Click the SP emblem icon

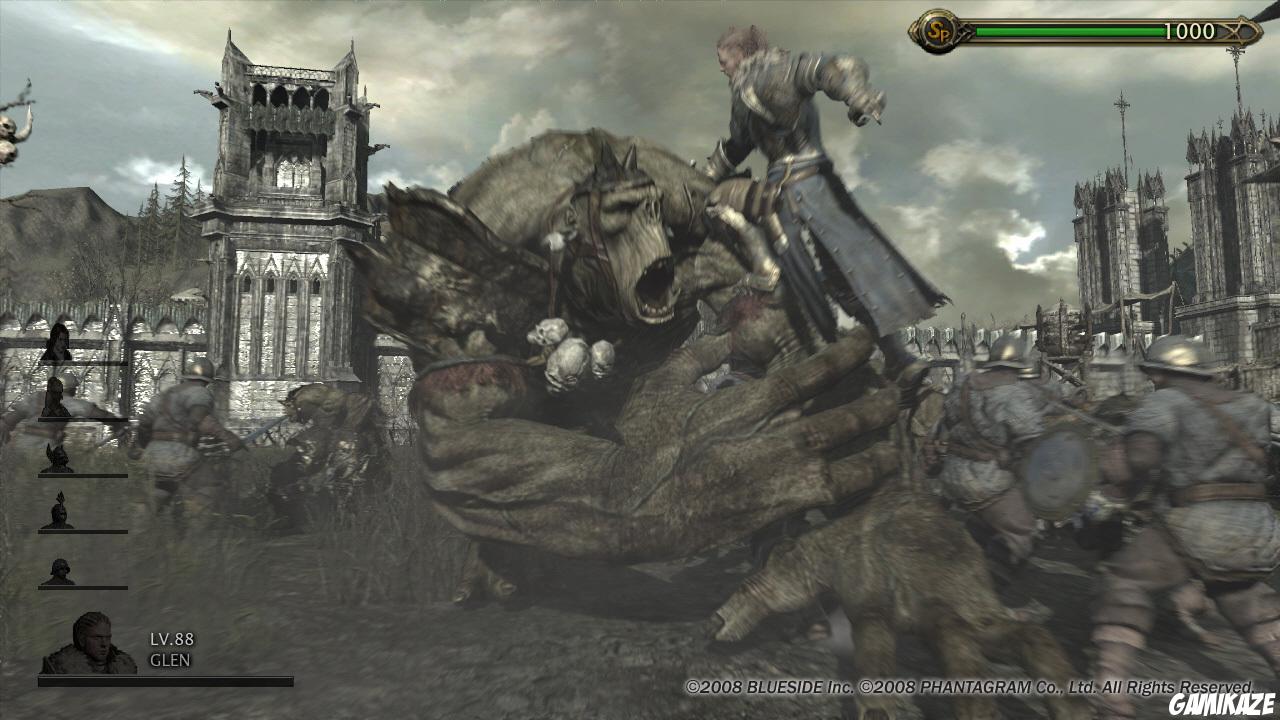click(x=937, y=28)
